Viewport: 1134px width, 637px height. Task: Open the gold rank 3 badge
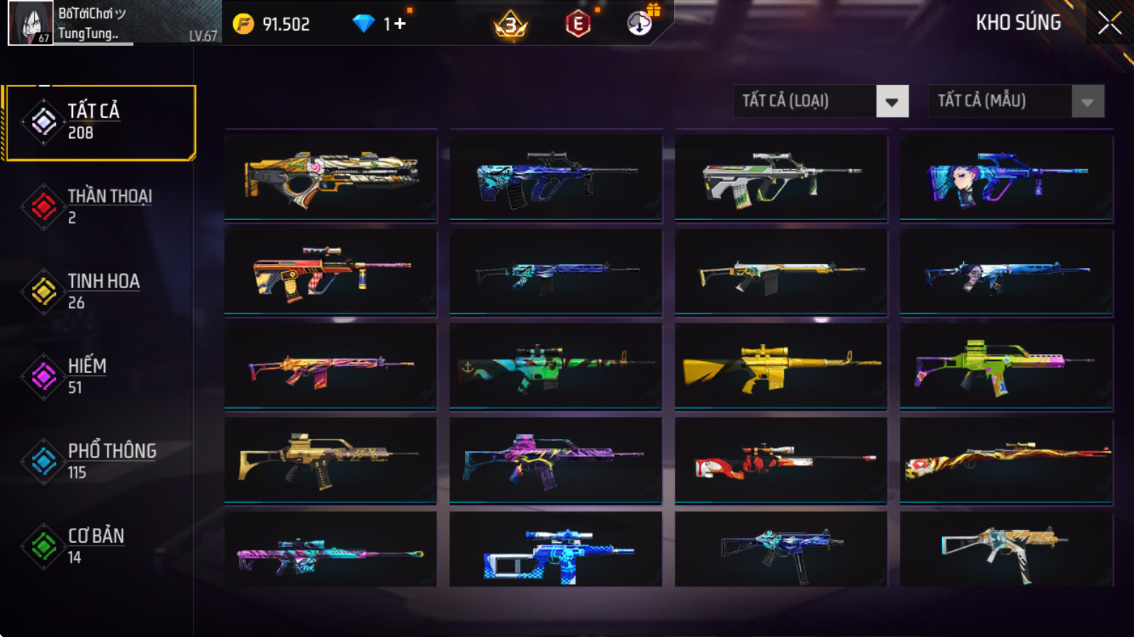511,25
